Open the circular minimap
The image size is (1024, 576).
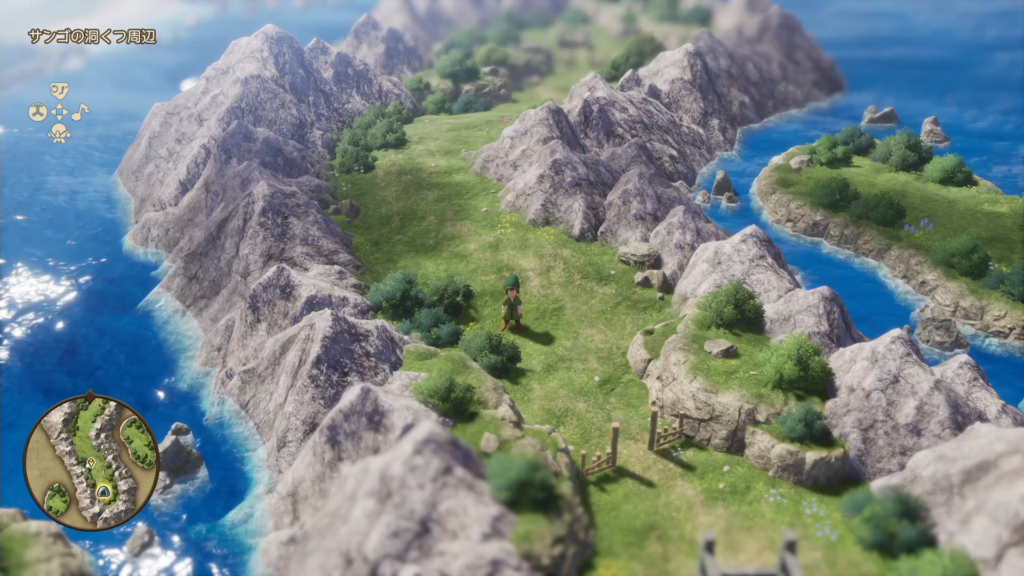[x=91, y=461]
